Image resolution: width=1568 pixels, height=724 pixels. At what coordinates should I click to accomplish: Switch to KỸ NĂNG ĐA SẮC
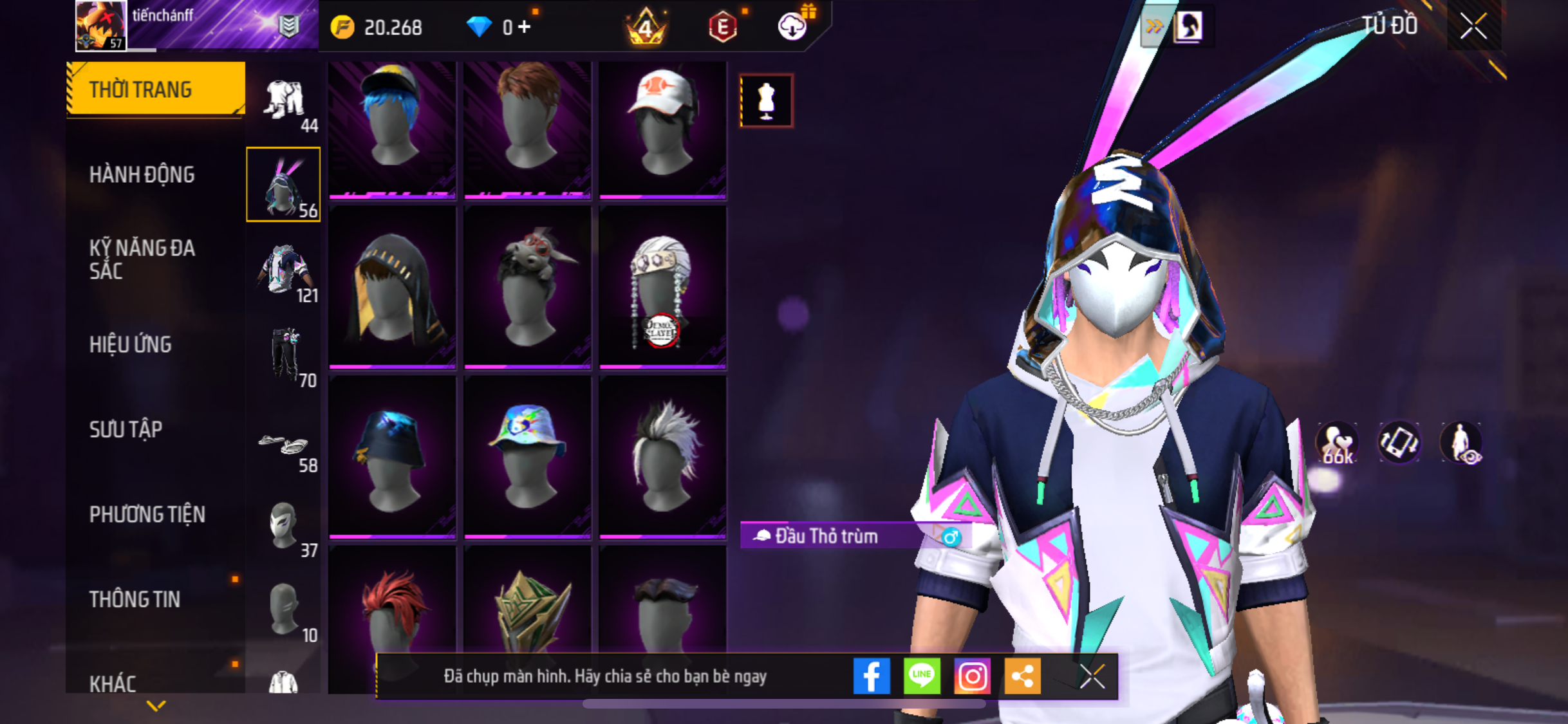(x=142, y=259)
